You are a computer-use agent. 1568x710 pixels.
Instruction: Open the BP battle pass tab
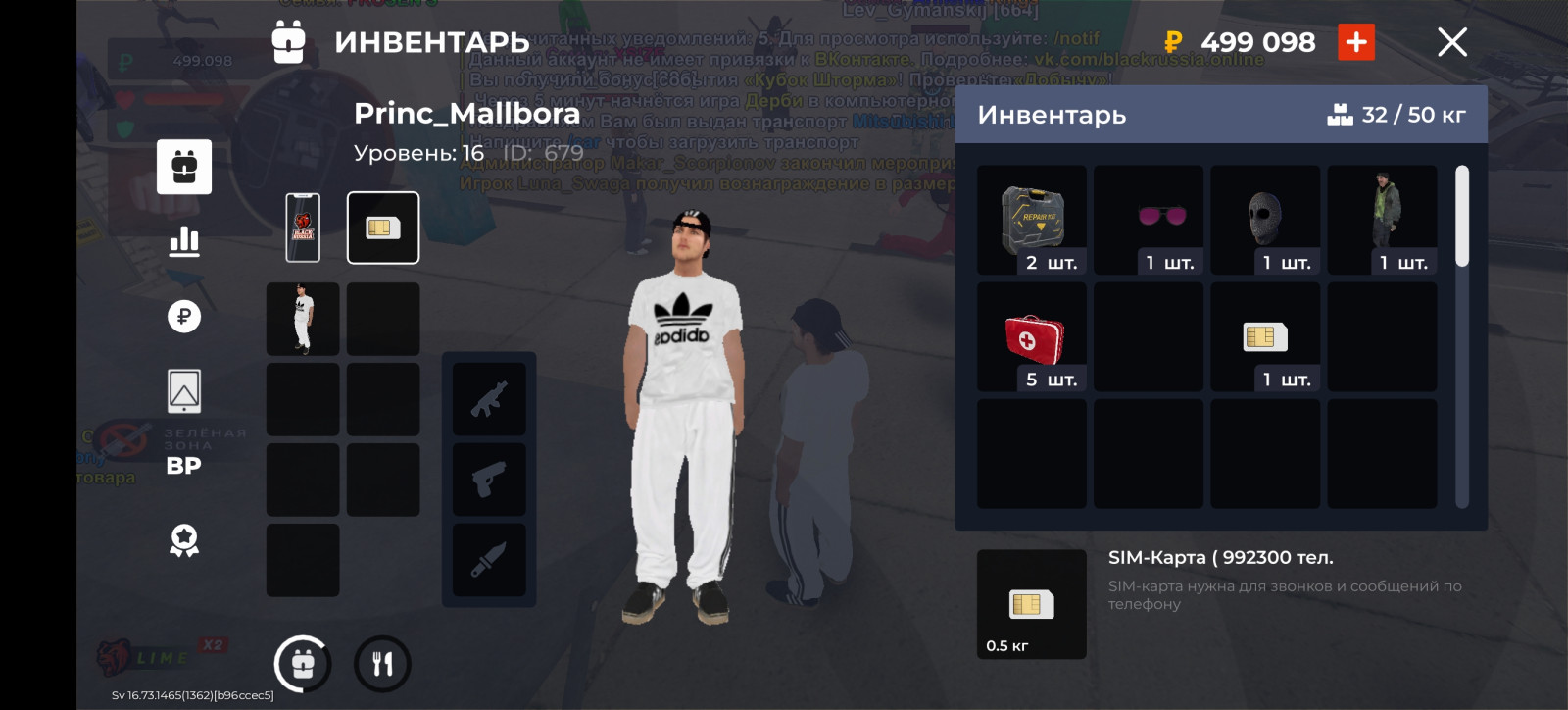[x=184, y=466]
